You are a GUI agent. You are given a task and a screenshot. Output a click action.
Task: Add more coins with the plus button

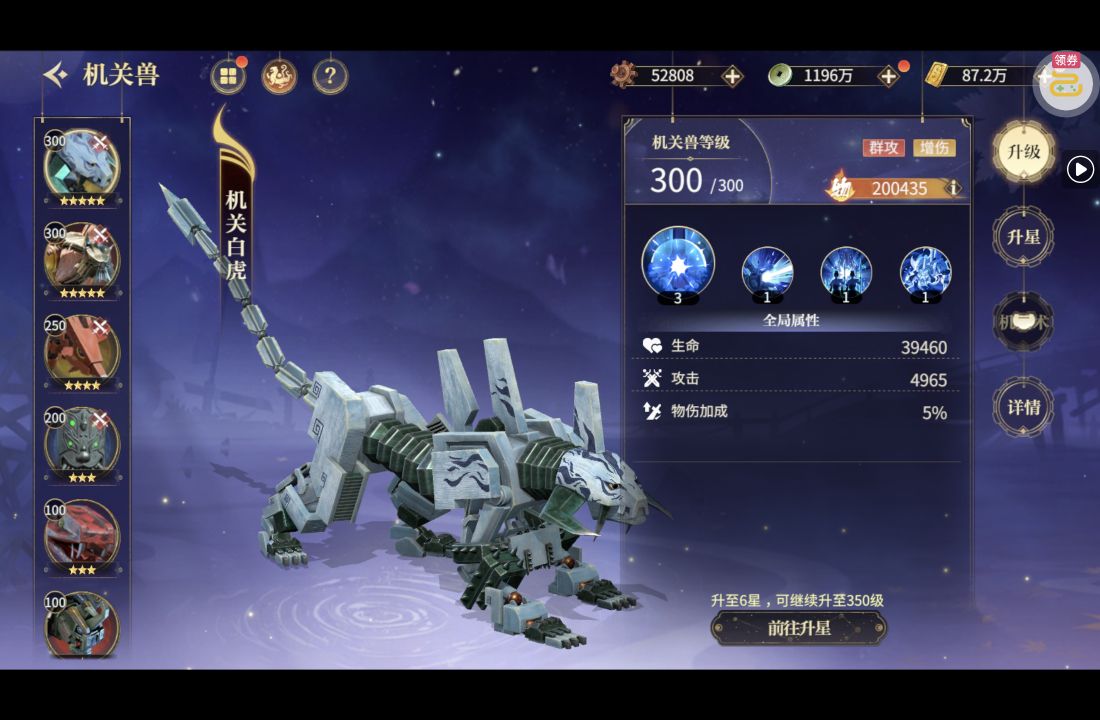click(887, 76)
